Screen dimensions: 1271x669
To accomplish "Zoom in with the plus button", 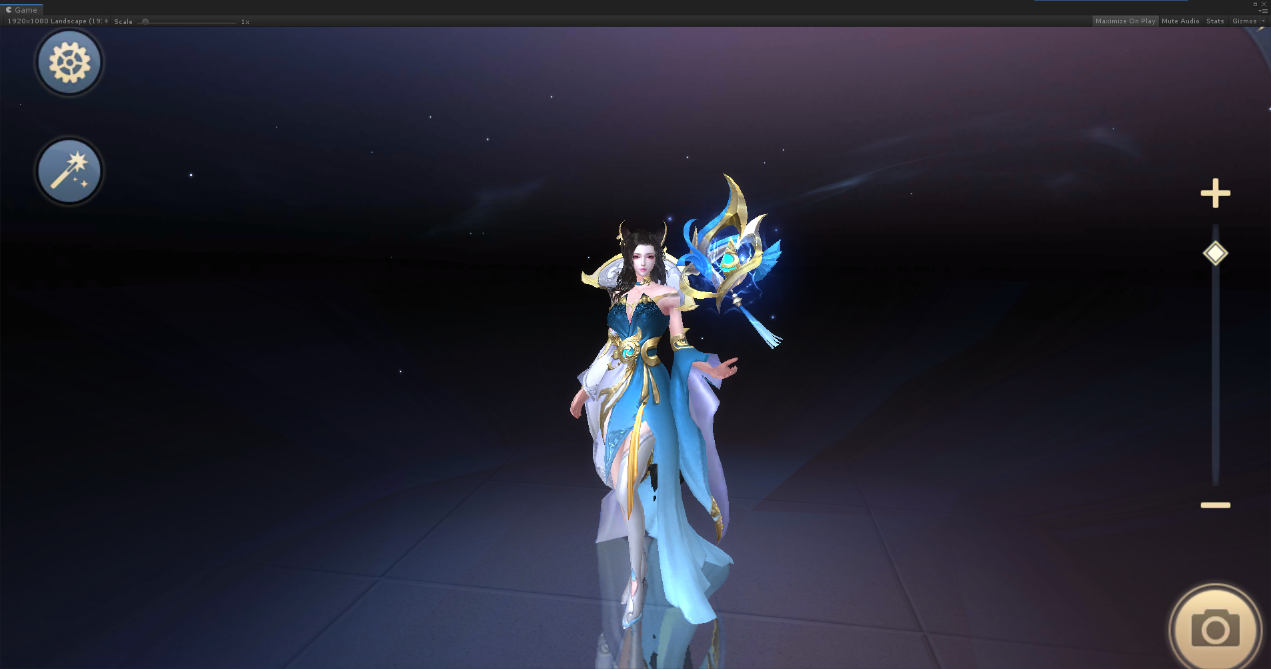I will tap(1215, 194).
